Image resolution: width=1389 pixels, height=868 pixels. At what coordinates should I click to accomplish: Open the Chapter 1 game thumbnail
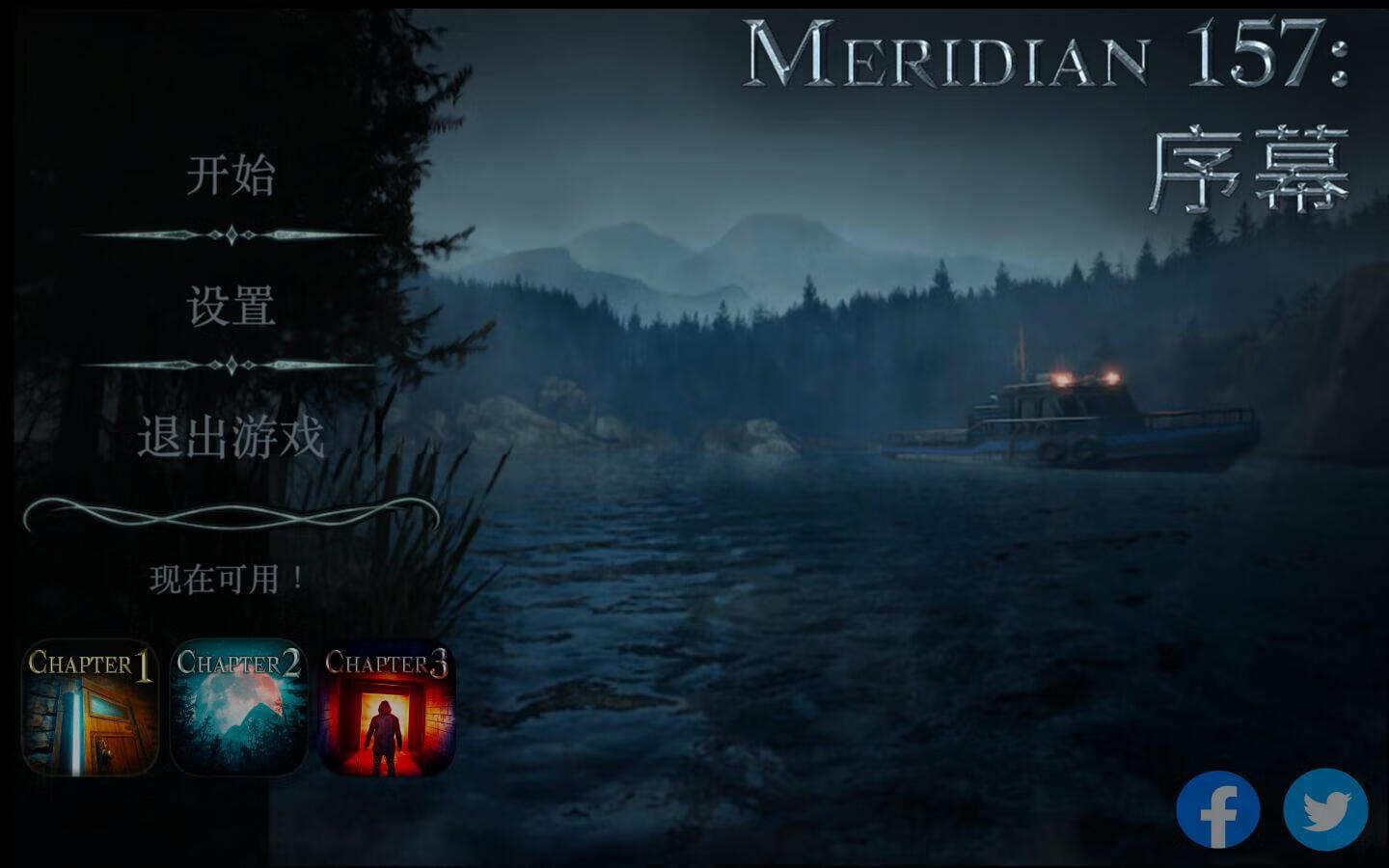(x=90, y=708)
